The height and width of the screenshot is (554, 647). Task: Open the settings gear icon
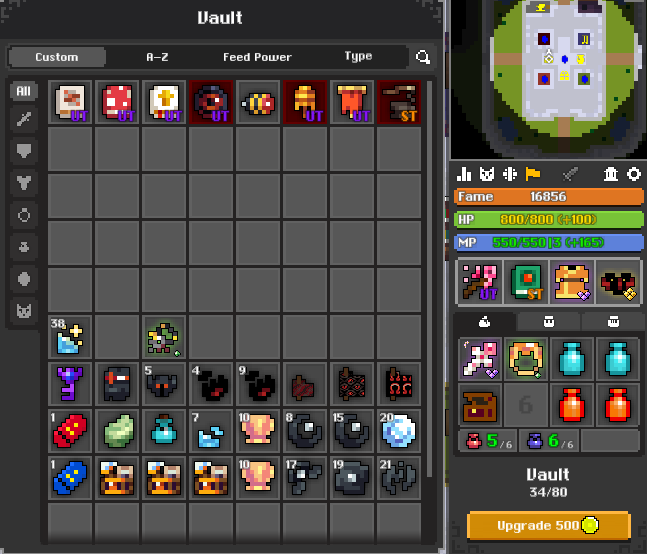pos(633,174)
